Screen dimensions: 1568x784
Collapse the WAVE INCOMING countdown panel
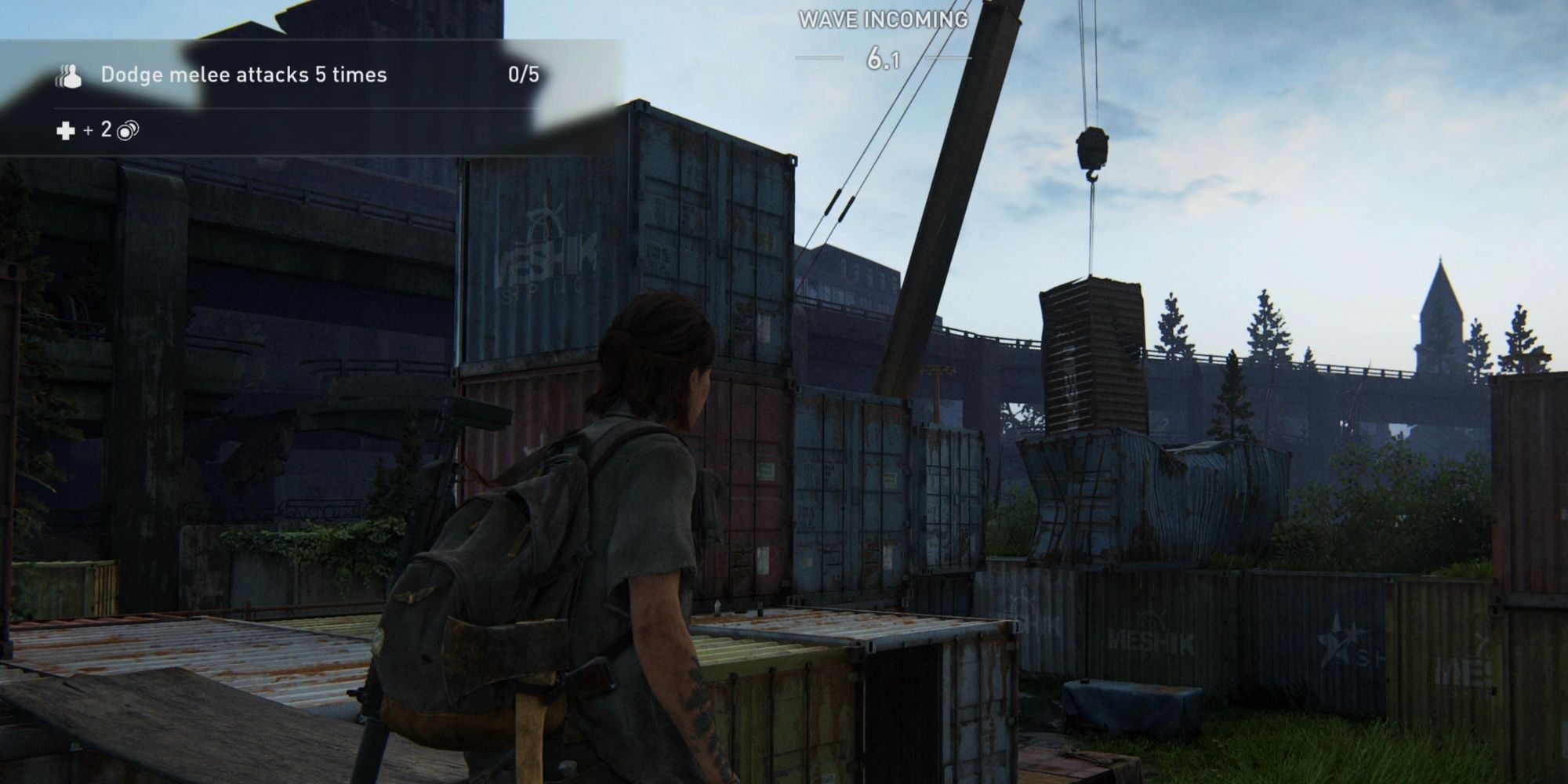click(x=884, y=39)
